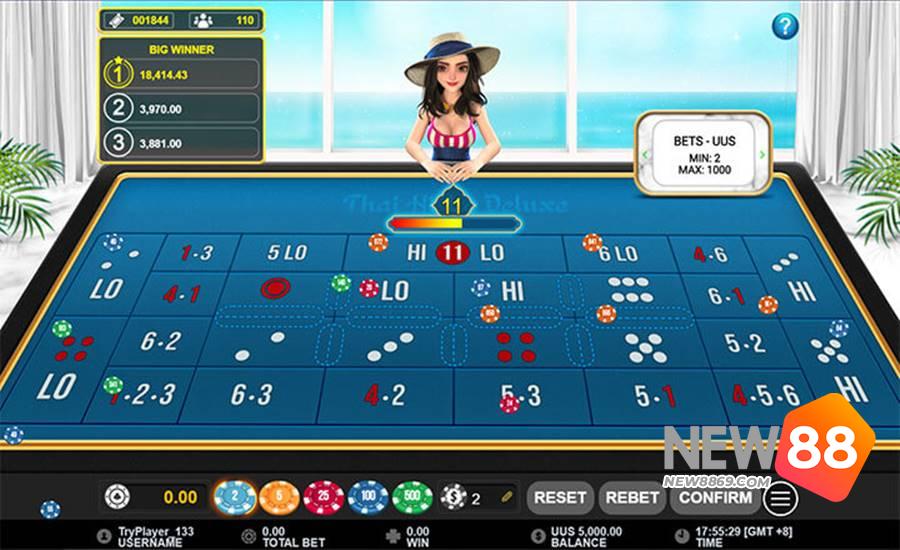
Task: Pick the red 25 chip
Action: [x=323, y=496]
